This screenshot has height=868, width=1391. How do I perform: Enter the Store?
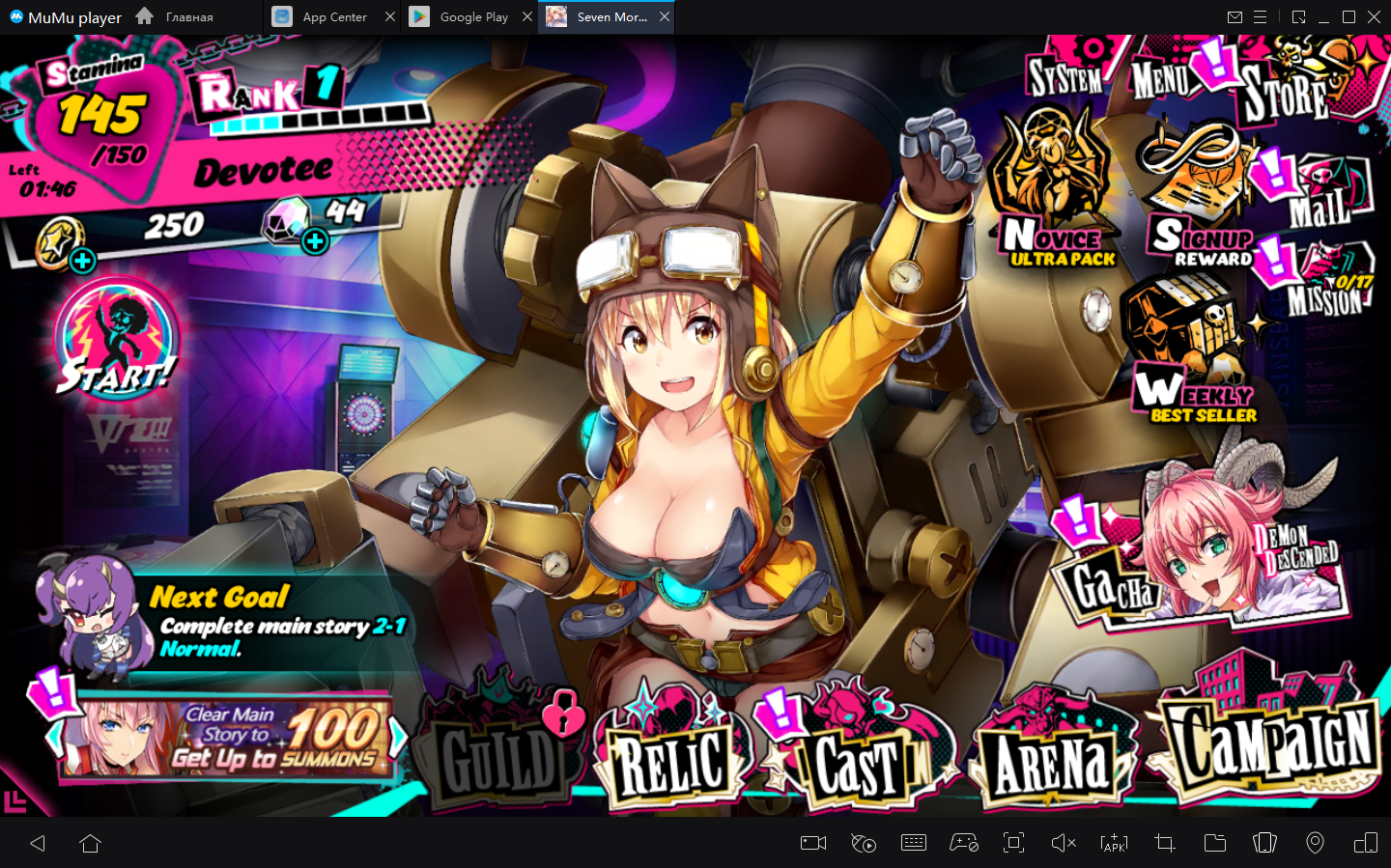point(1287,90)
